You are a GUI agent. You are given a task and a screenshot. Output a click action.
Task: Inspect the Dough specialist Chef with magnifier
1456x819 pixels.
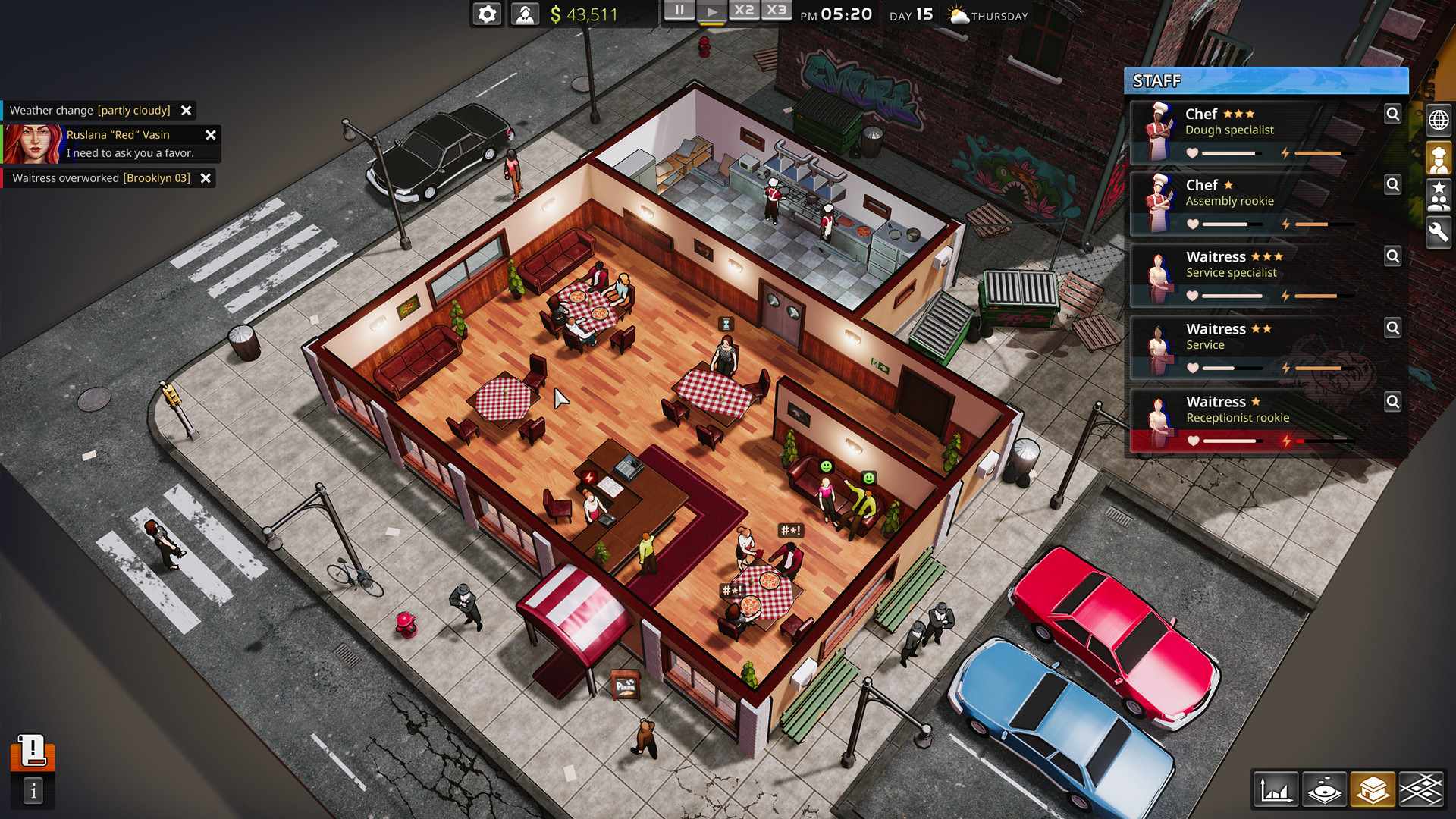coord(1393,114)
